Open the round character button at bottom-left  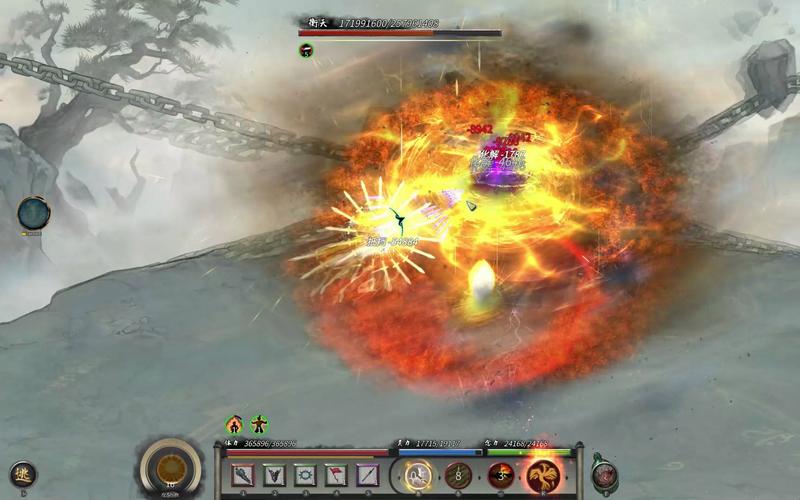click(x=21, y=475)
